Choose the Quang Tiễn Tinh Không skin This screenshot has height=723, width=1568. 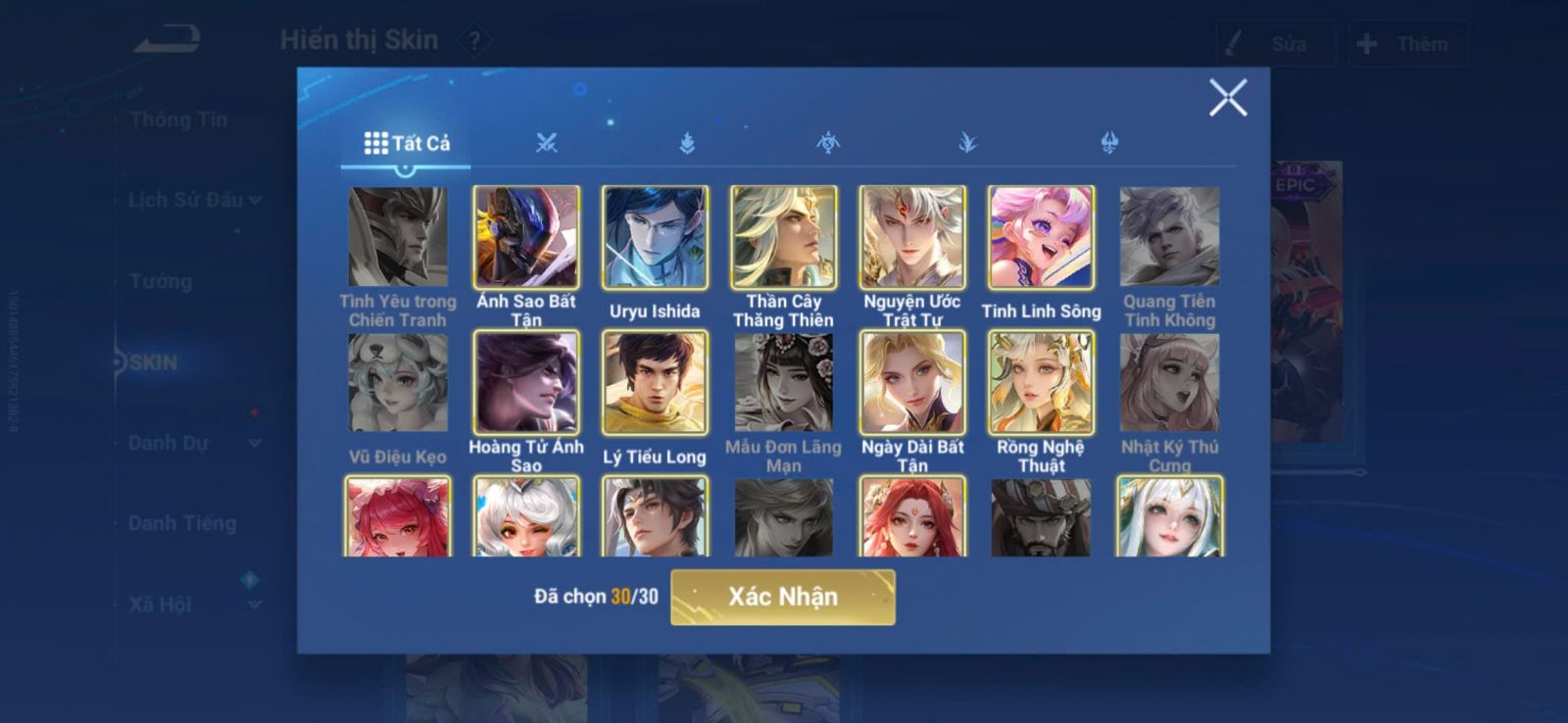pyautogui.click(x=1169, y=238)
